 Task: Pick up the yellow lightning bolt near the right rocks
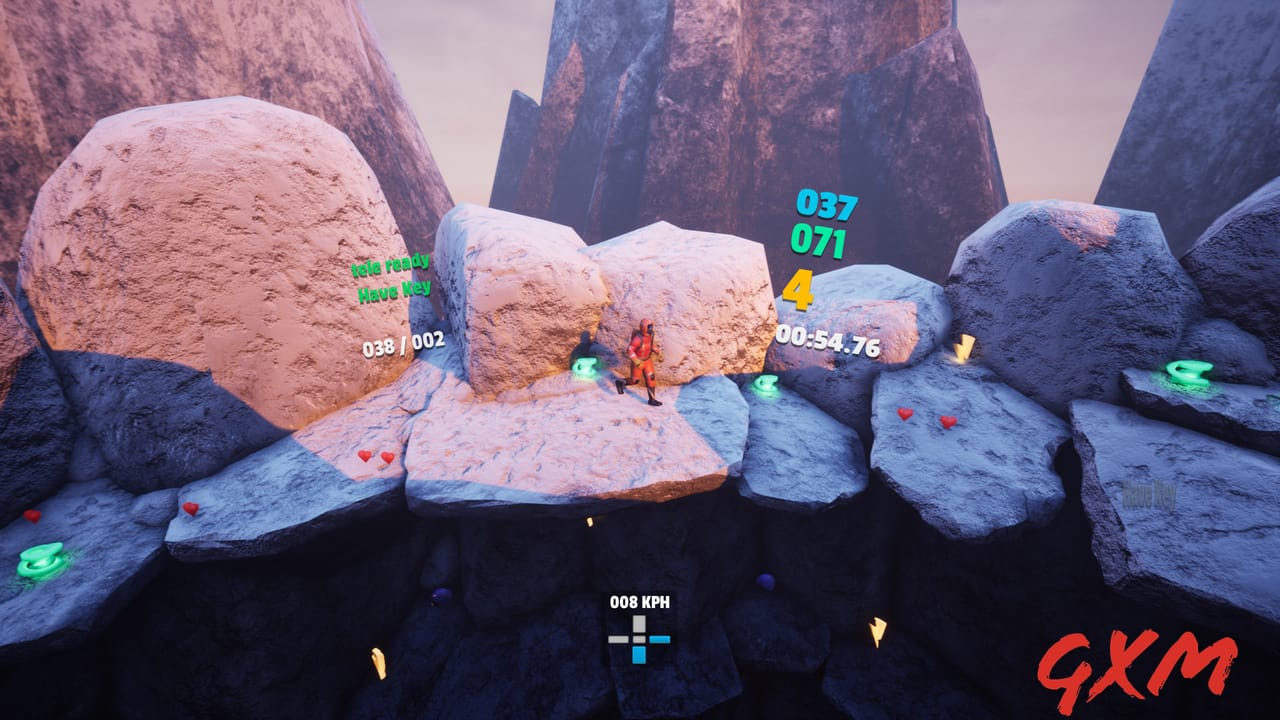click(963, 349)
